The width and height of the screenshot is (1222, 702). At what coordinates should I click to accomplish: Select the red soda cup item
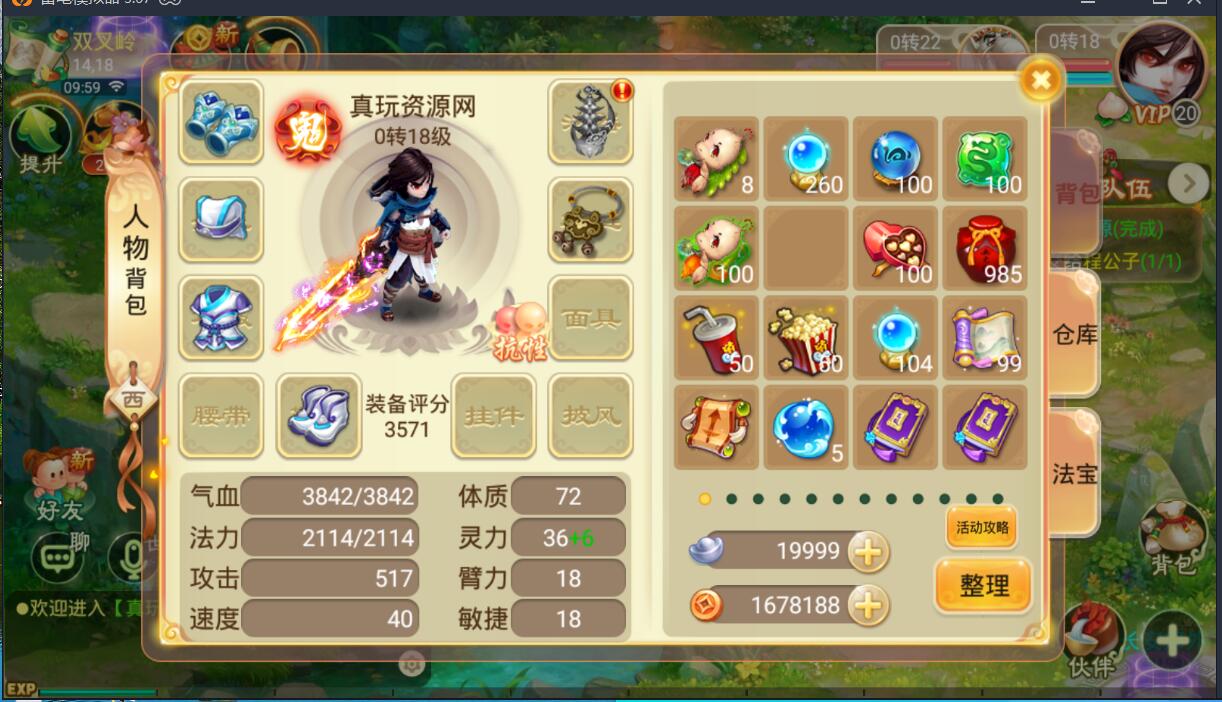[x=715, y=337]
